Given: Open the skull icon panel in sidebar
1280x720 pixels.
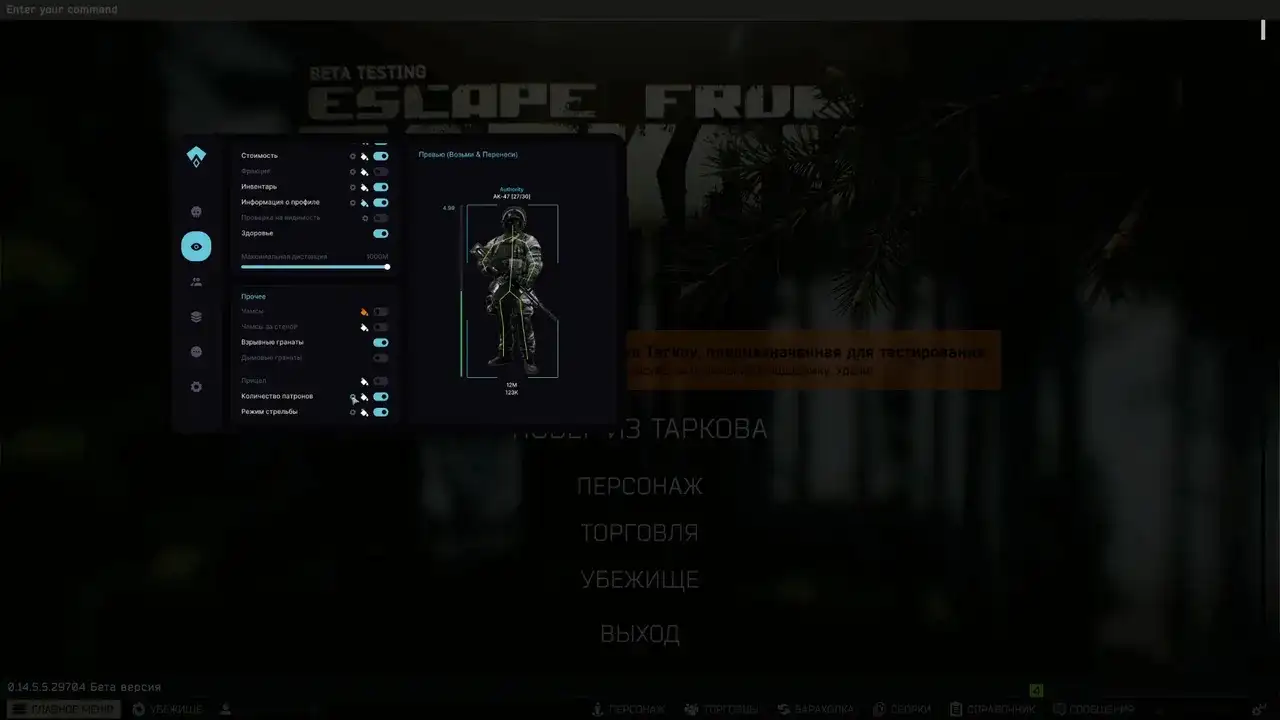Looking at the screenshot, I should [194, 211].
